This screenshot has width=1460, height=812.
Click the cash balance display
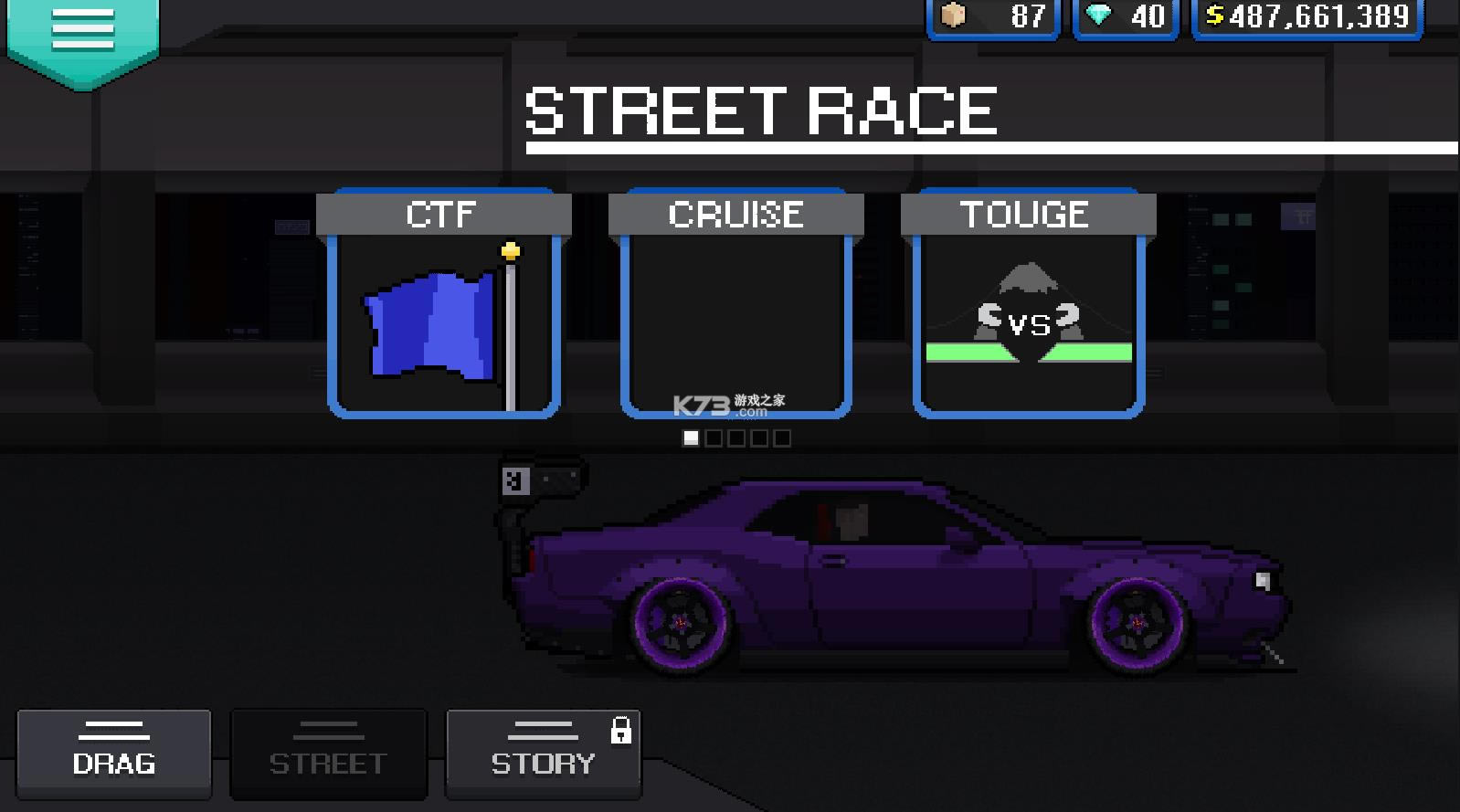point(1305,15)
